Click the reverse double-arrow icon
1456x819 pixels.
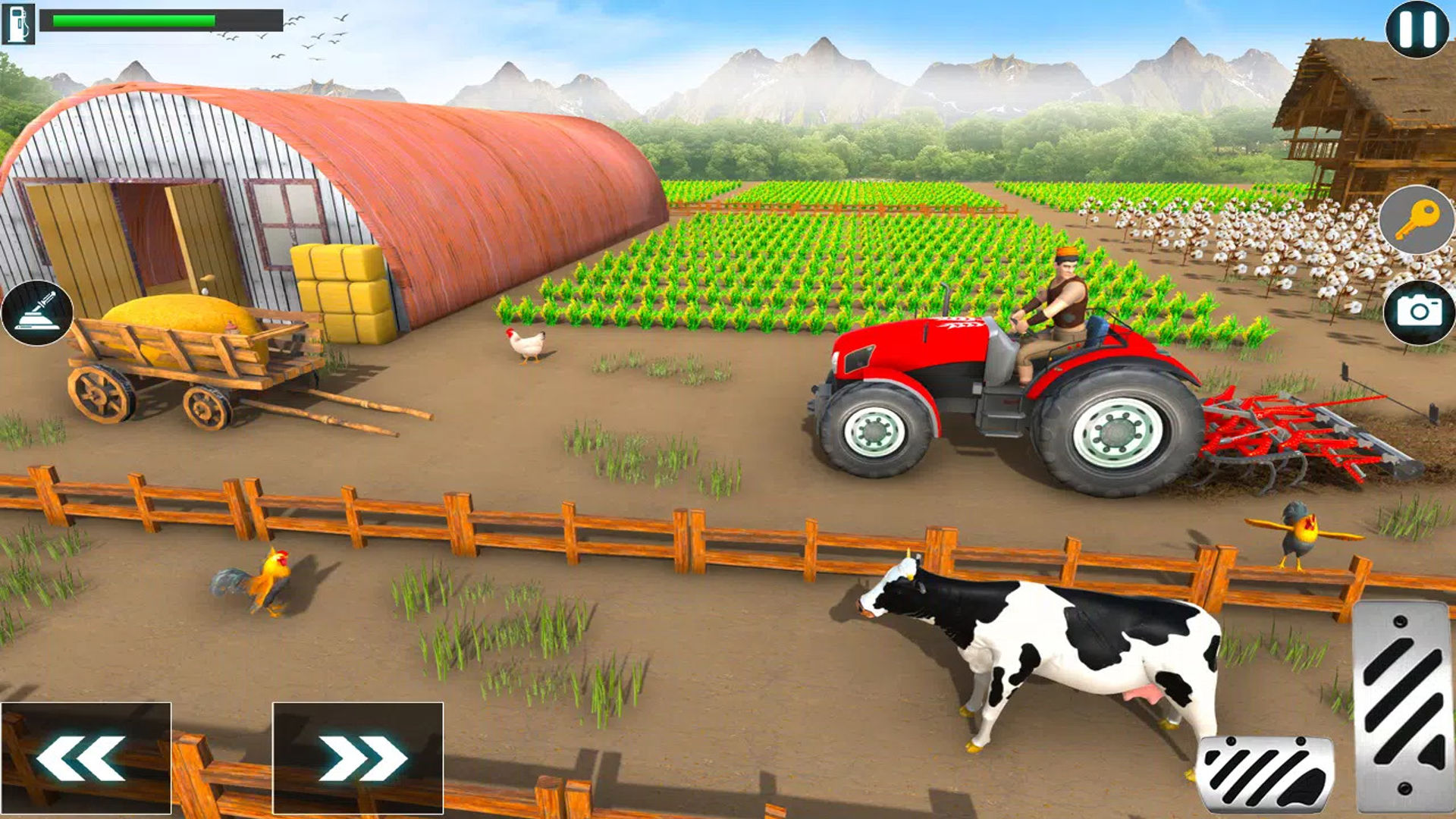[x=83, y=758]
